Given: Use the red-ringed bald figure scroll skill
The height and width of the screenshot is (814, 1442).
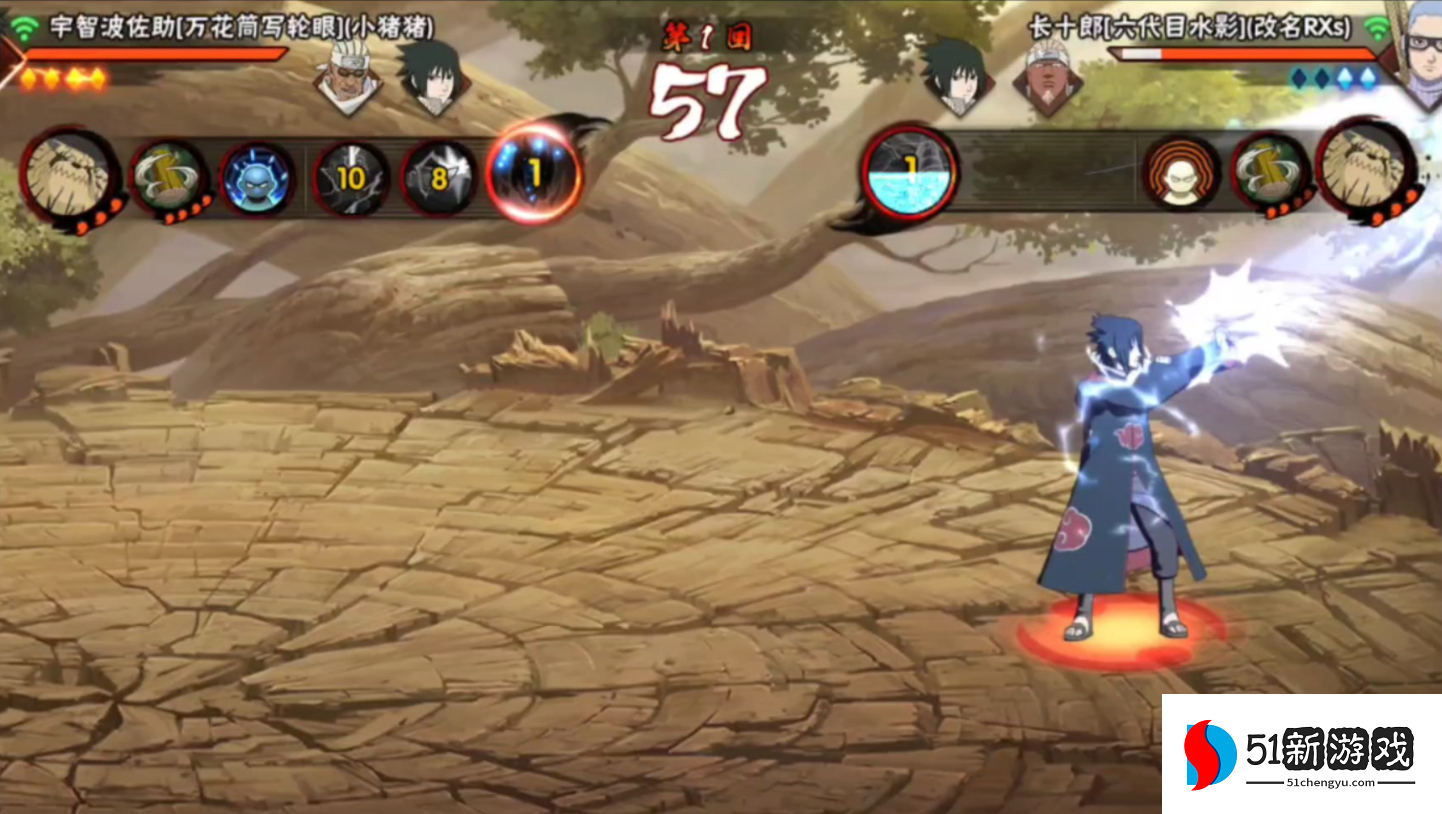Looking at the screenshot, I should 1181,173.
